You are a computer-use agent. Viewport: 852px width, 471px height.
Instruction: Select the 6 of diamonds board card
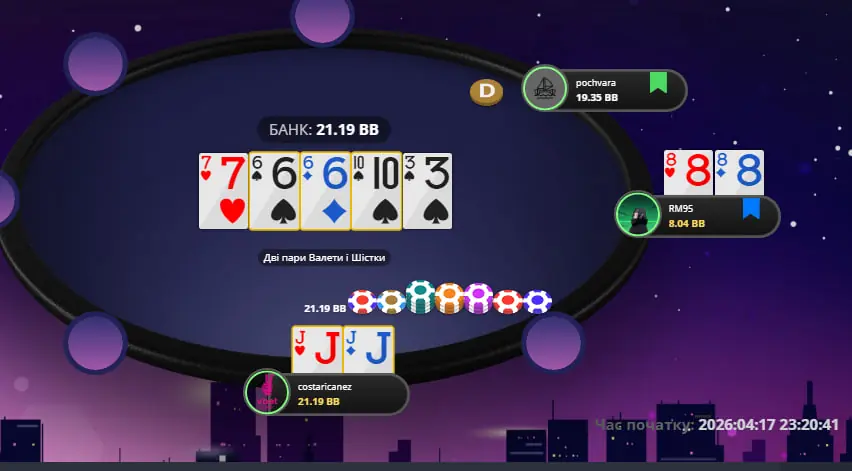324,190
